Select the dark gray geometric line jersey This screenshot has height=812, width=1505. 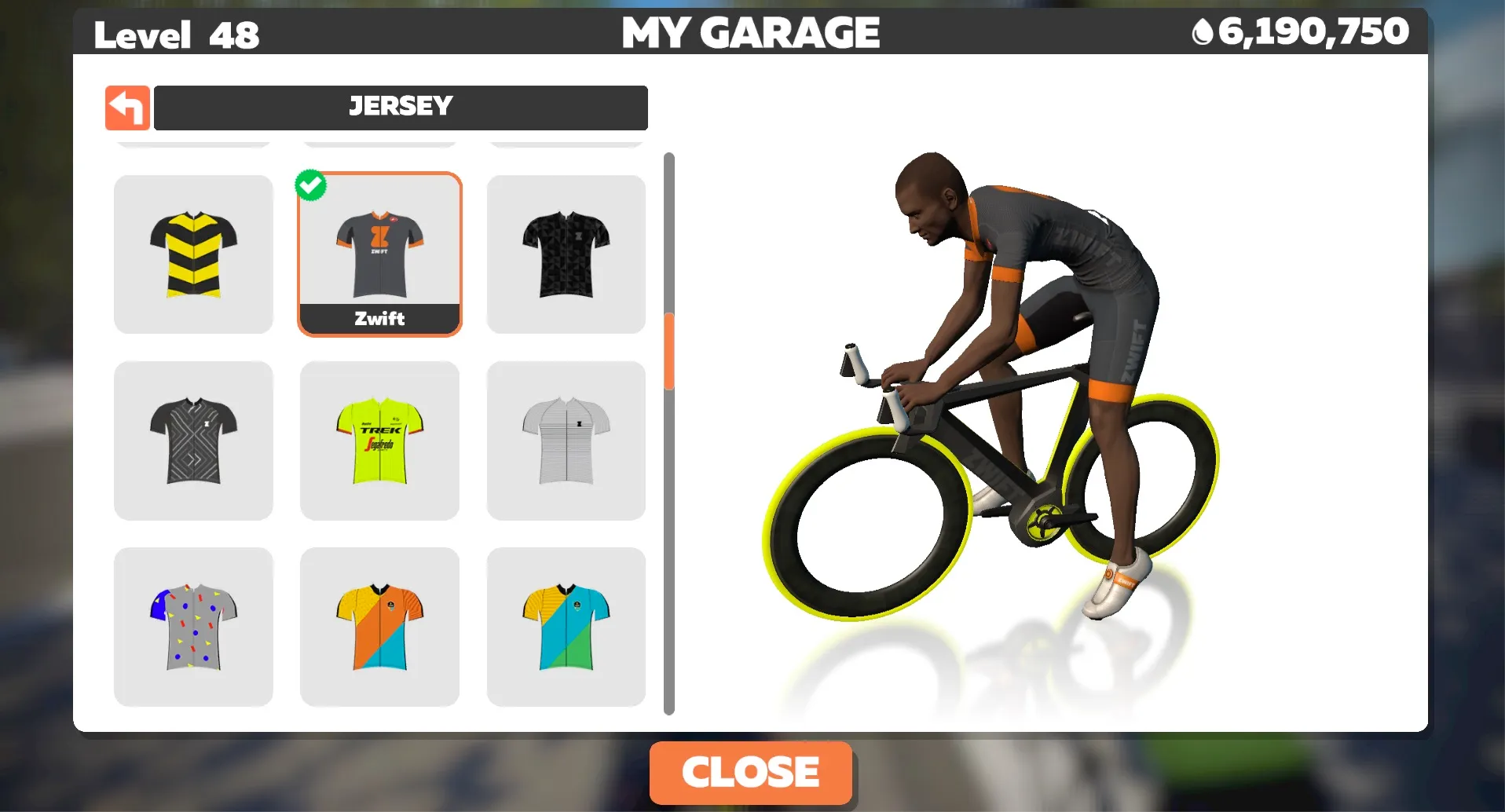pyautogui.click(x=193, y=441)
